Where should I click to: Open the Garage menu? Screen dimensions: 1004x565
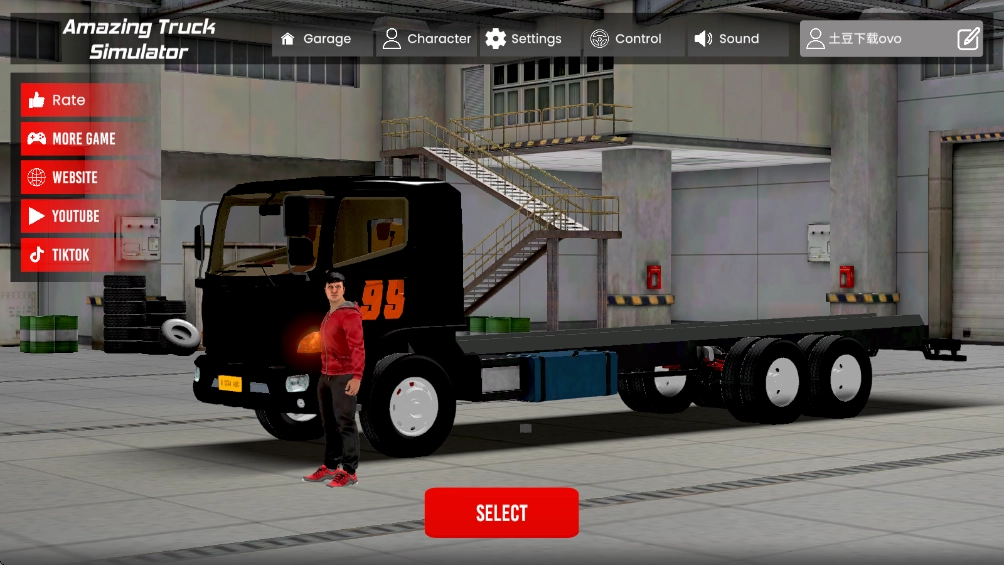(x=316, y=39)
